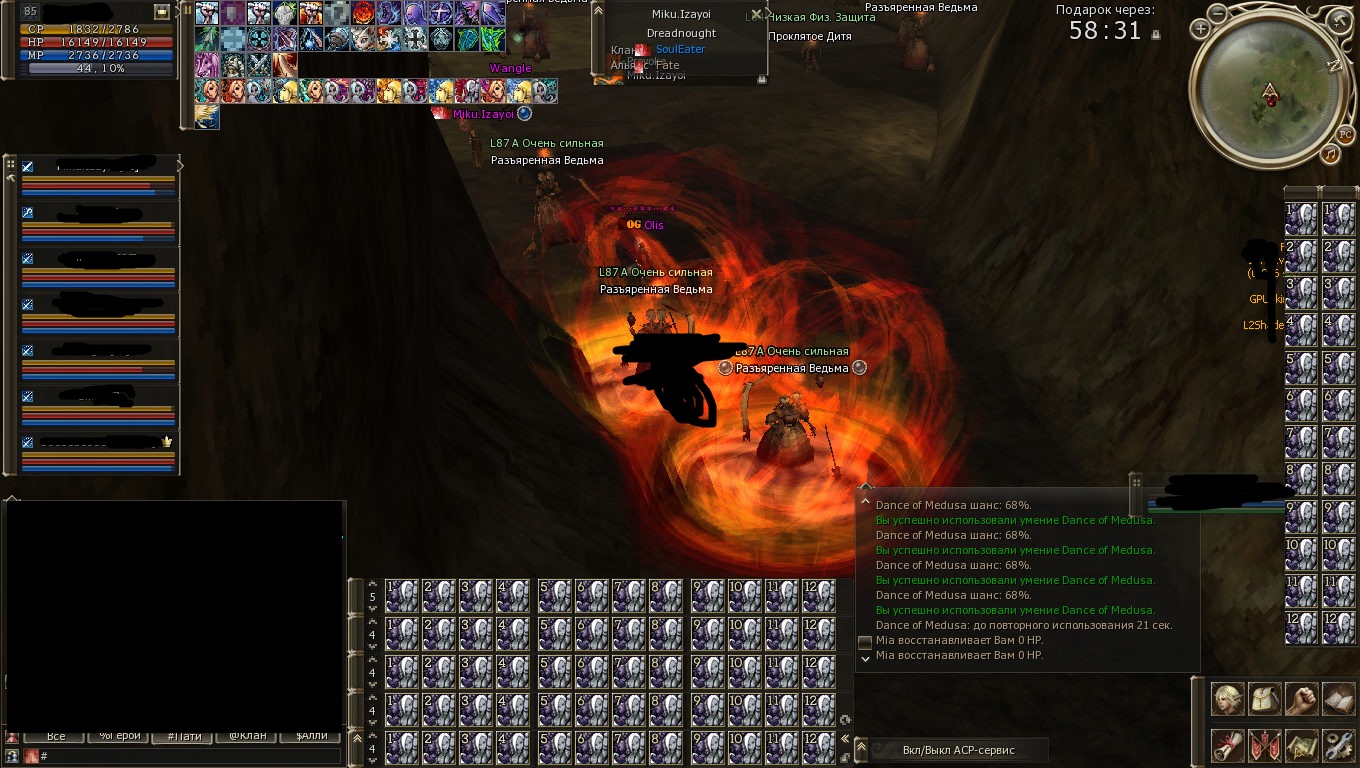Open the character status portrait icon
Screen dimensions: 1360x768
point(1228,699)
